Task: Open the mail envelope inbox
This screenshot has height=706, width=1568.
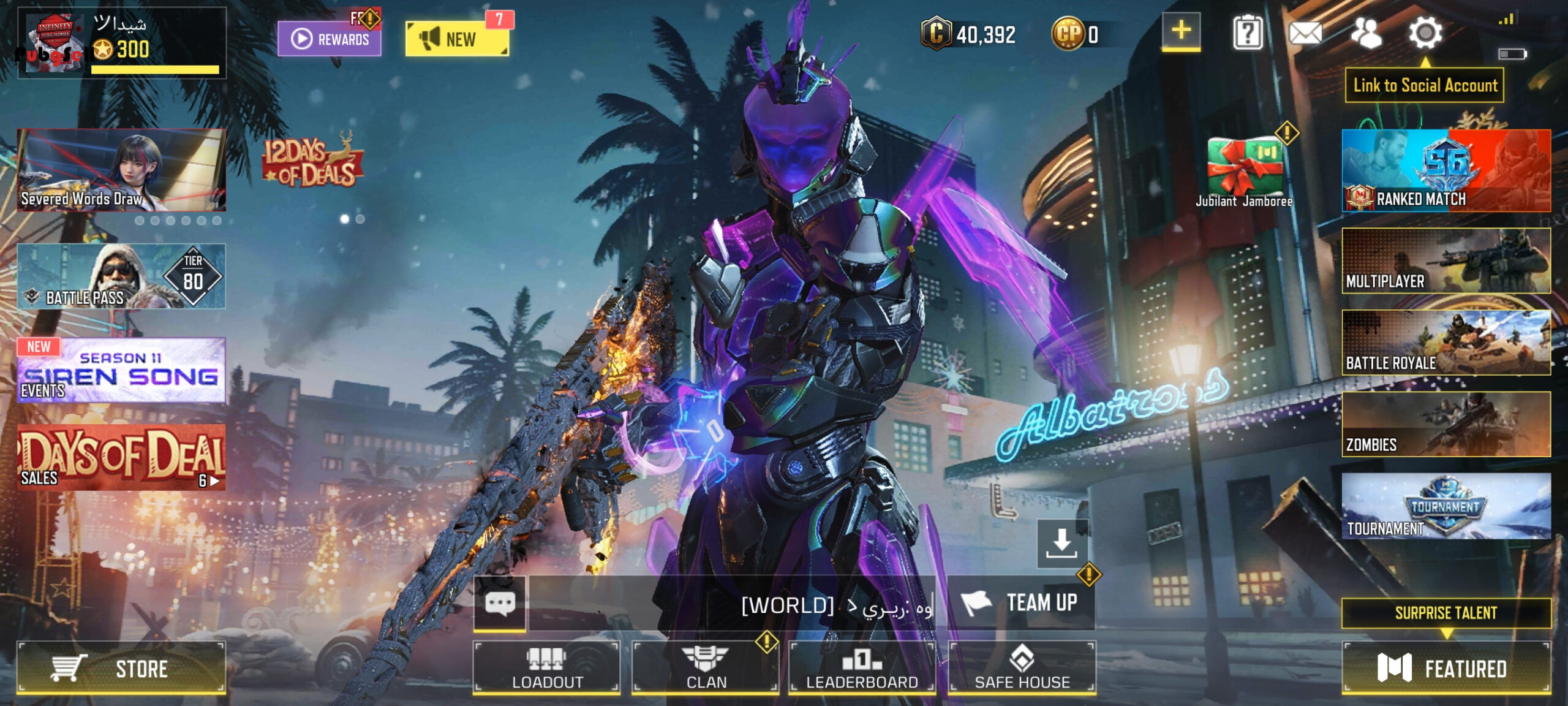Action: [1305, 32]
